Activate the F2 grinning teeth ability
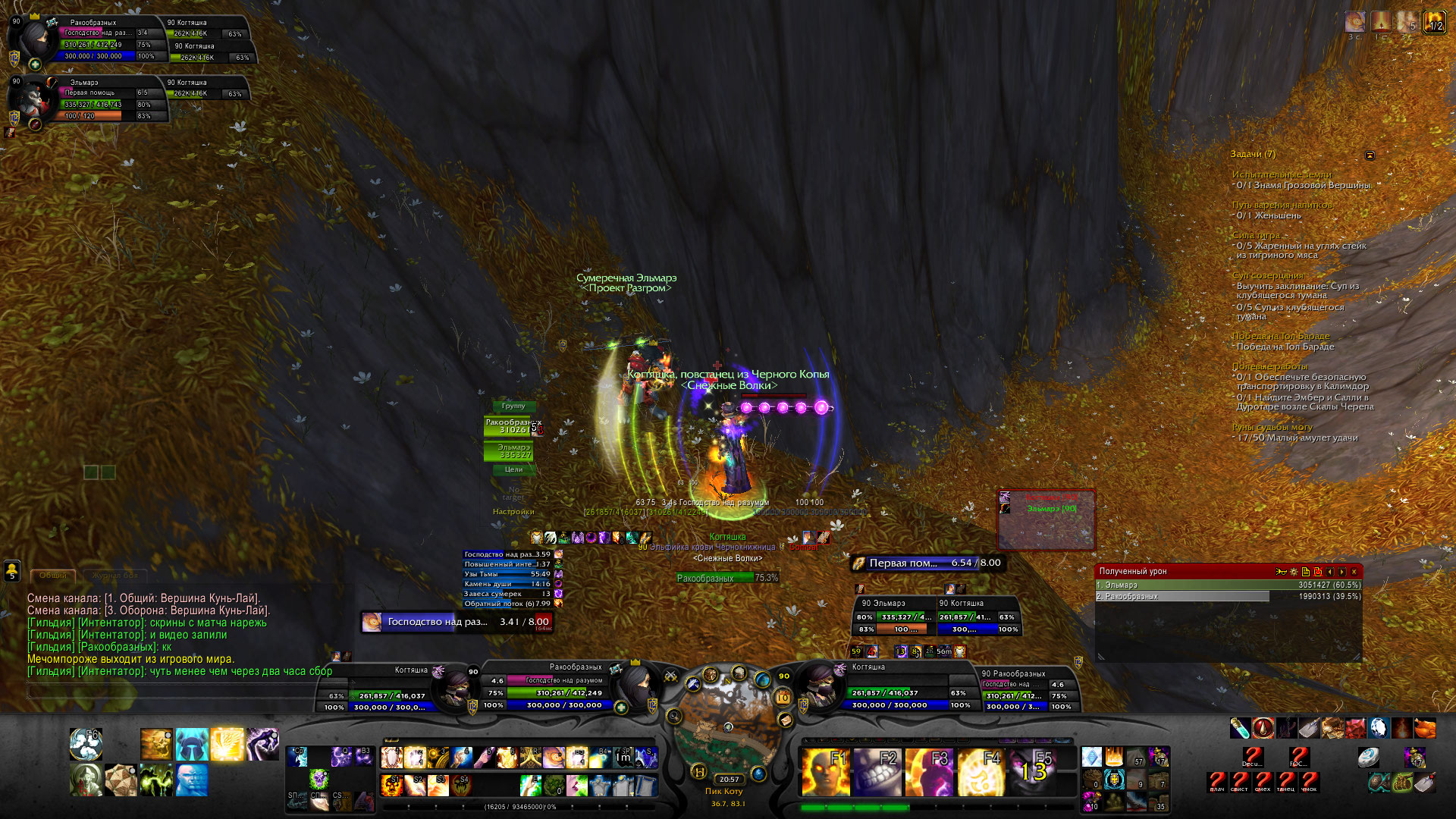1456x819 pixels. point(877,771)
